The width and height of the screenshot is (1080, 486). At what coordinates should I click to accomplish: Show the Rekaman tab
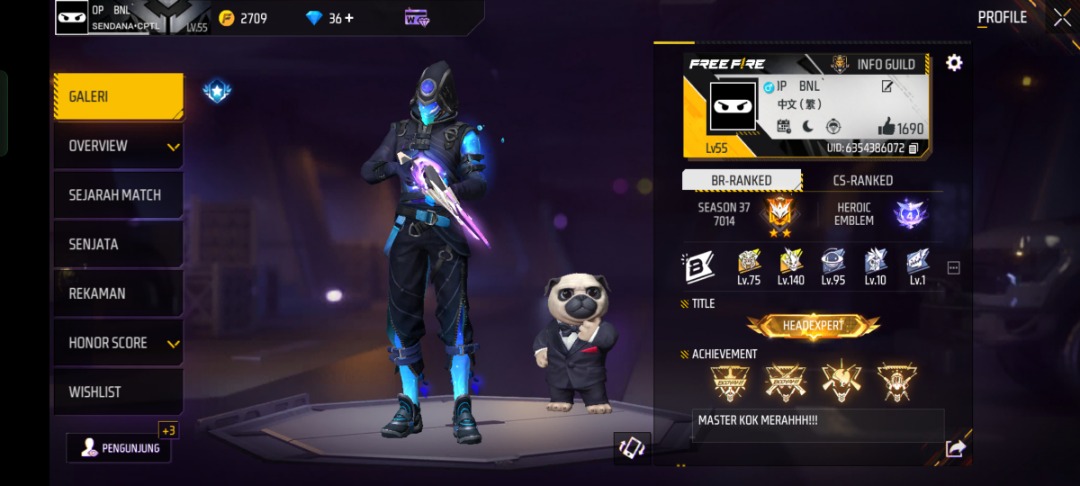[x=118, y=293]
